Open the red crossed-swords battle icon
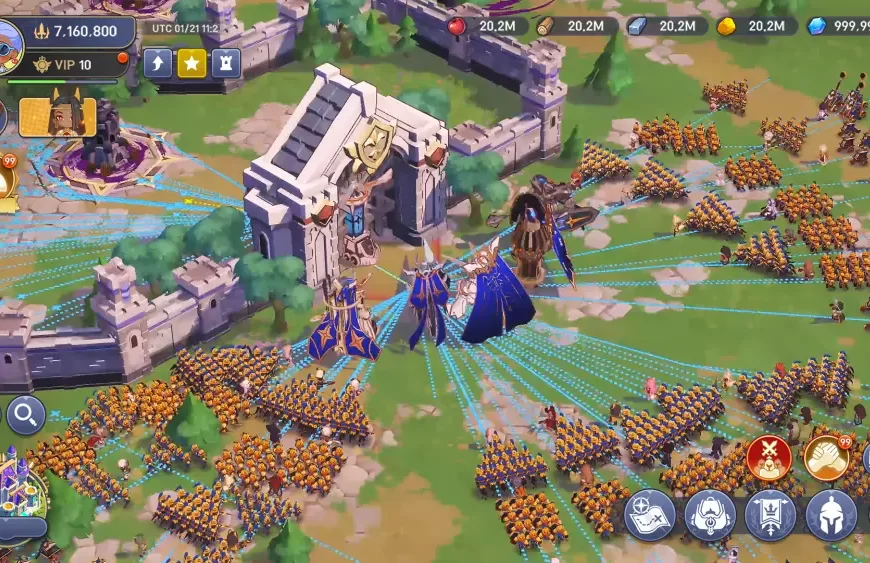Screen dimensions: 870x563 [x=768, y=457]
